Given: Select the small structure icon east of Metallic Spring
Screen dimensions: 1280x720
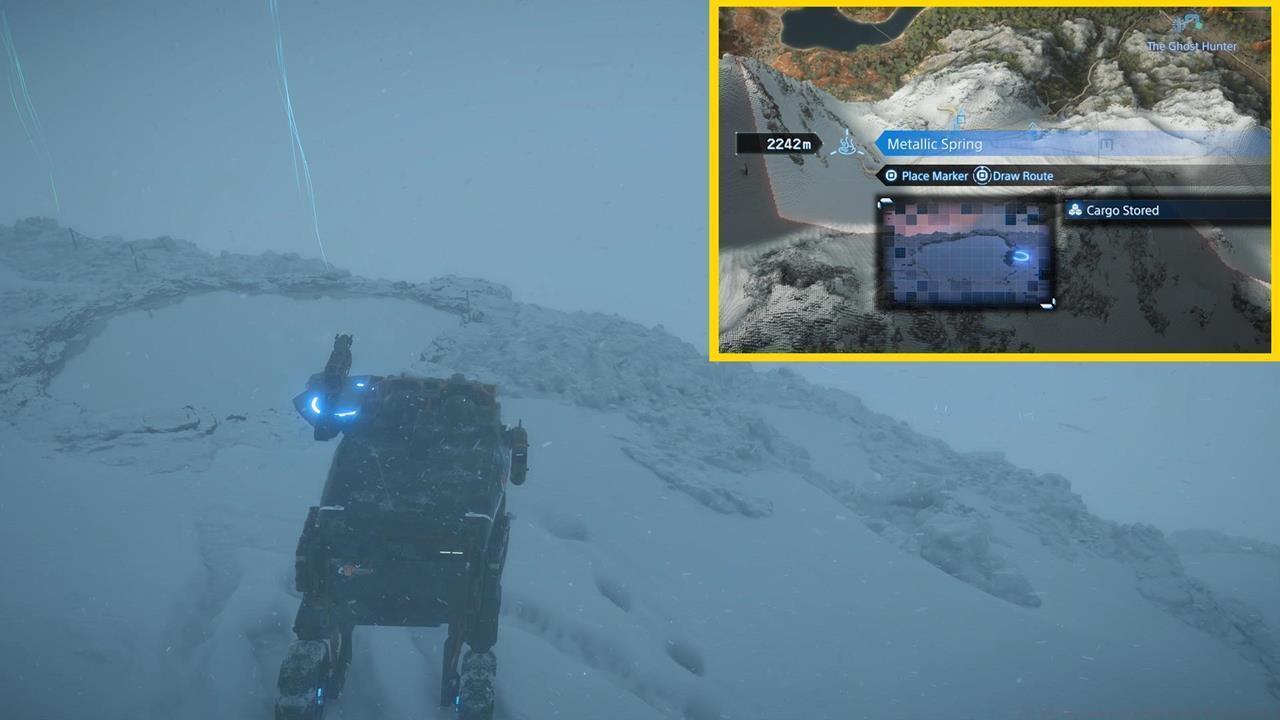Looking at the screenshot, I should coord(1107,142).
